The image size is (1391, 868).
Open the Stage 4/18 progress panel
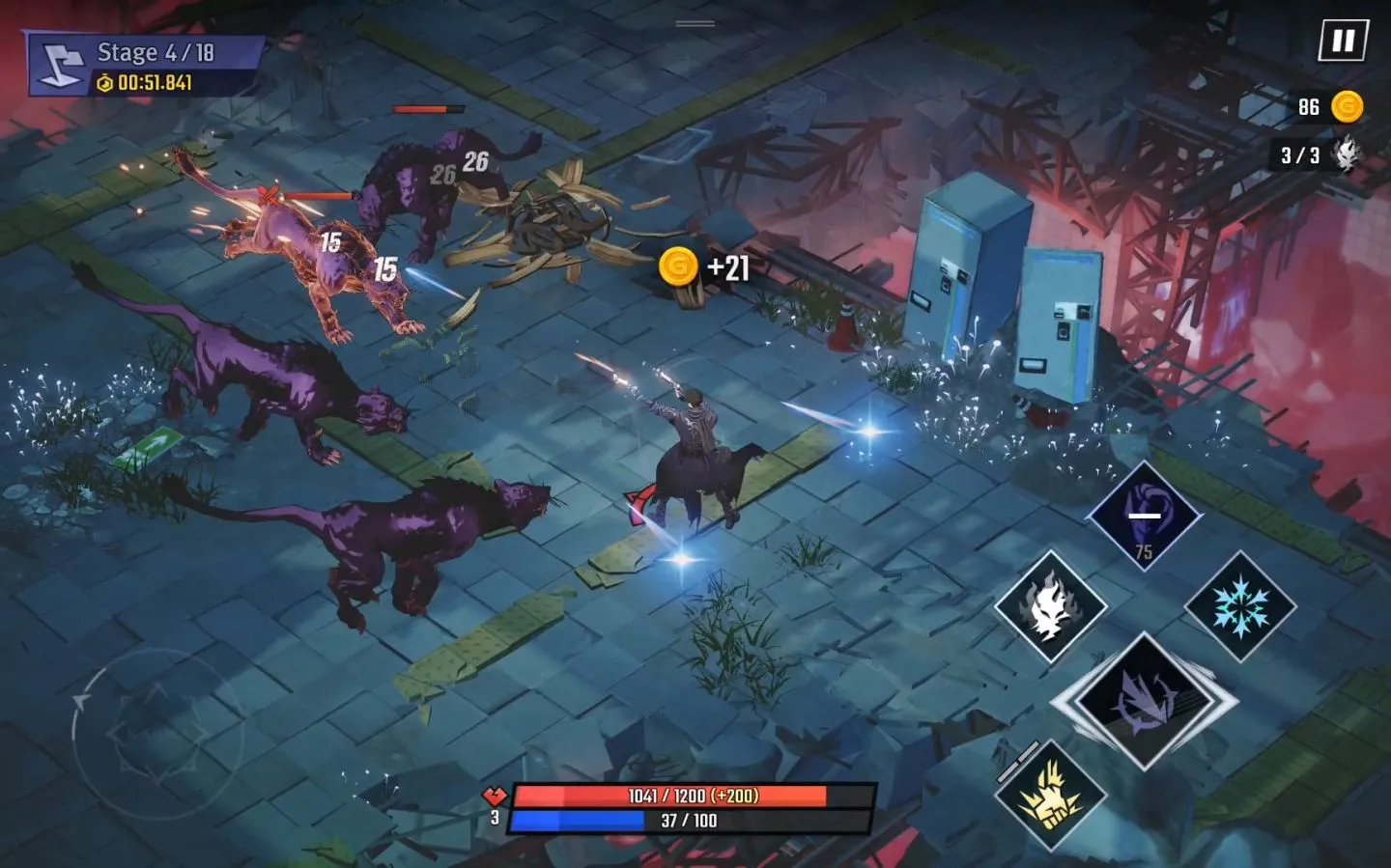pyautogui.click(x=145, y=66)
